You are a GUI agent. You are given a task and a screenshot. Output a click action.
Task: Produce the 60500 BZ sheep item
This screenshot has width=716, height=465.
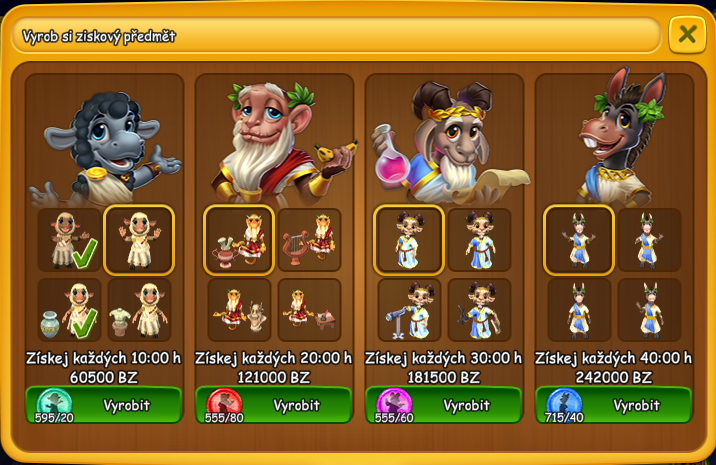tap(104, 405)
